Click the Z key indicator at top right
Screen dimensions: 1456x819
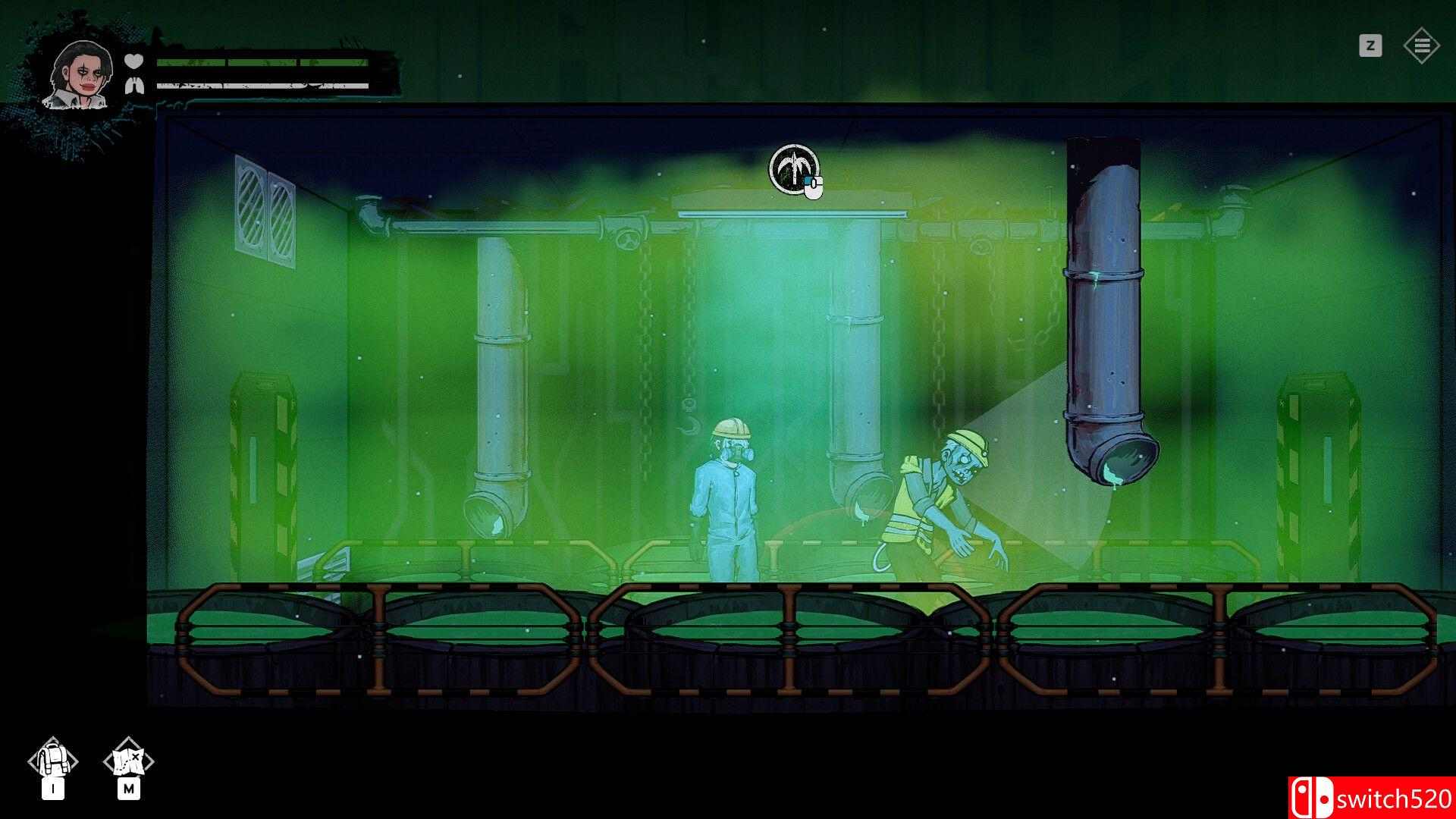(x=1369, y=45)
